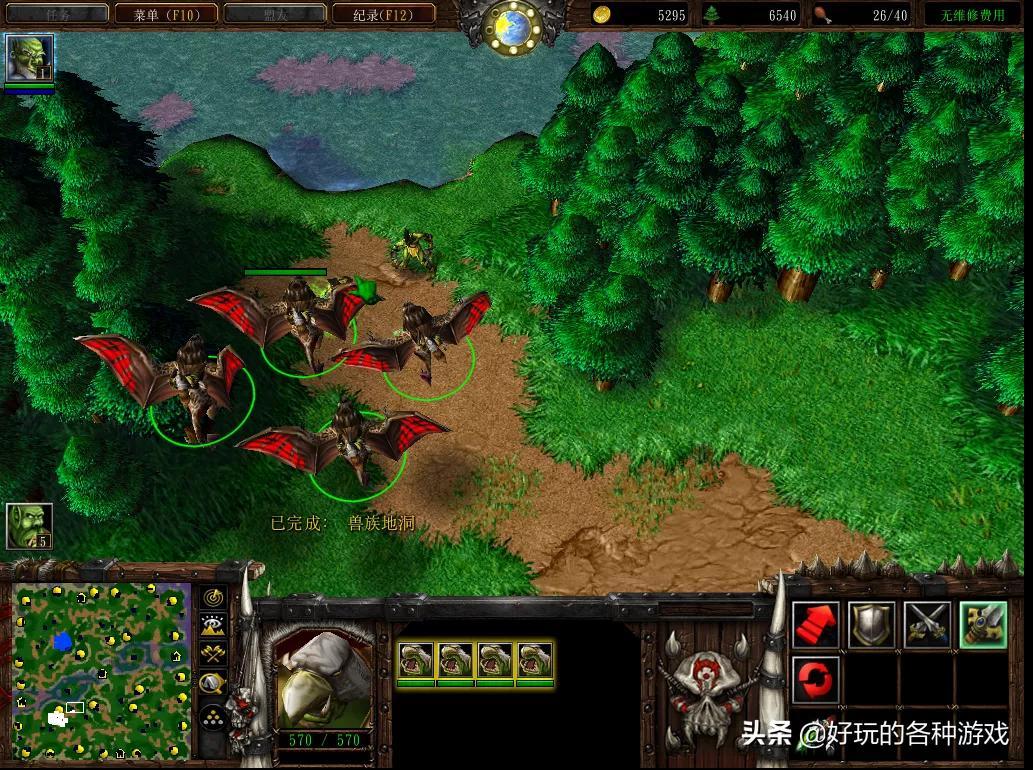Toggle minimap terrain display

213,626
